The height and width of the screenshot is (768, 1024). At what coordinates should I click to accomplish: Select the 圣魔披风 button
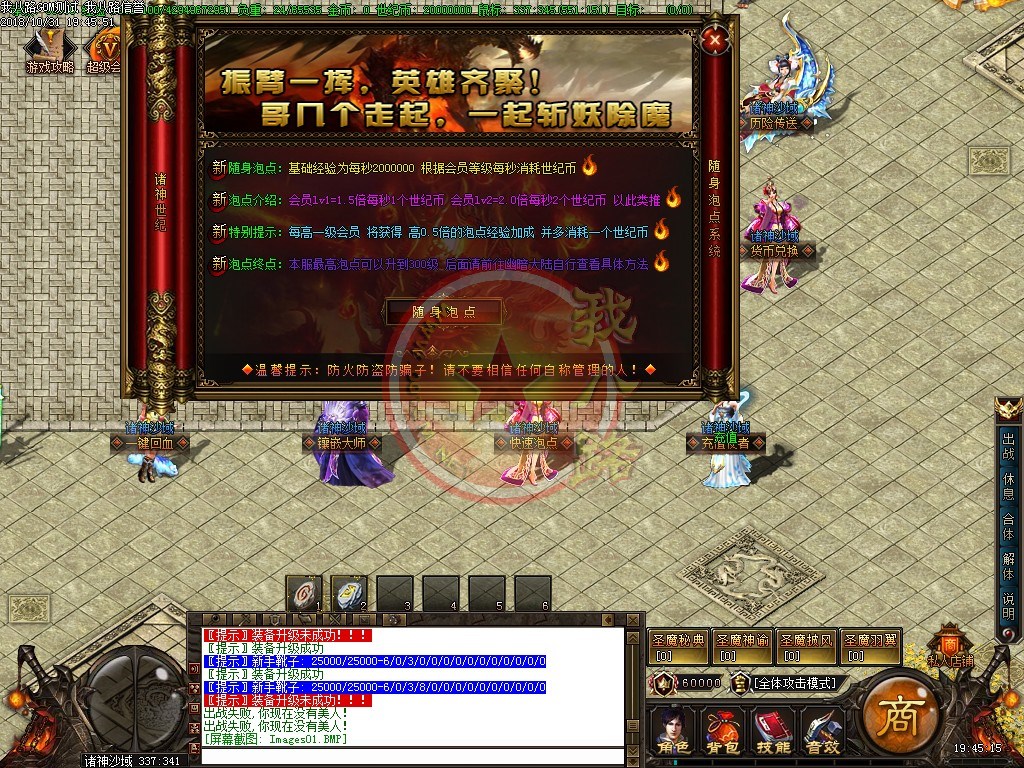point(807,647)
